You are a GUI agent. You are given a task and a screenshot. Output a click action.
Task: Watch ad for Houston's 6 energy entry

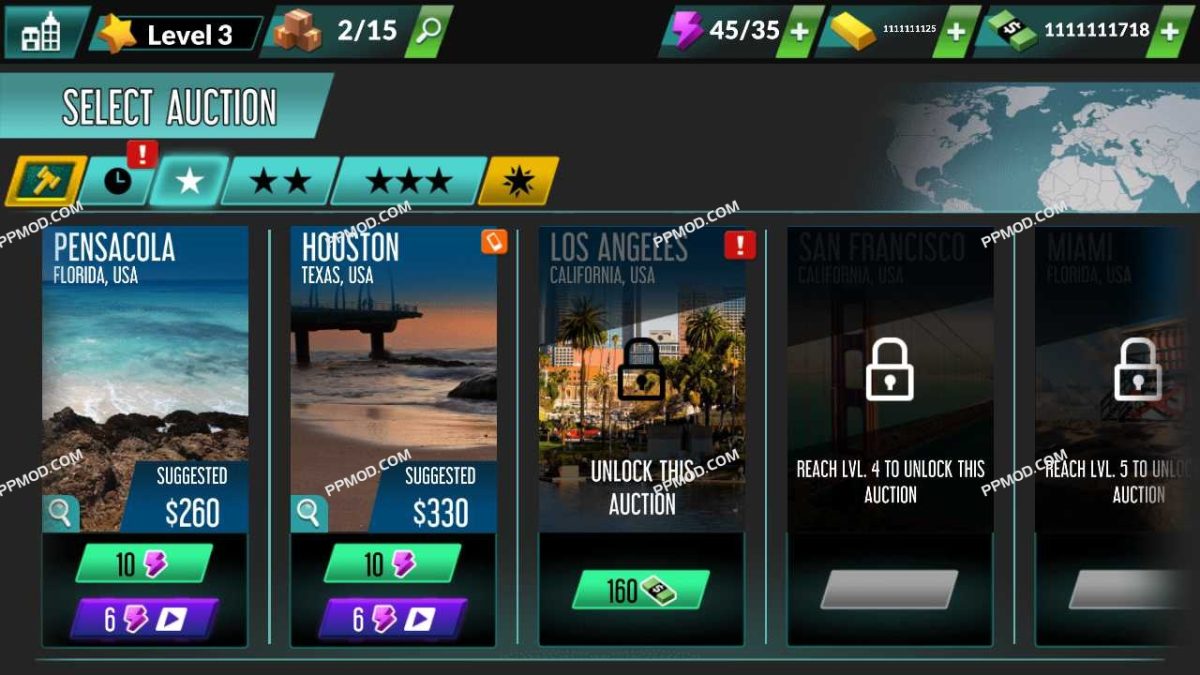[x=391, y=619]
